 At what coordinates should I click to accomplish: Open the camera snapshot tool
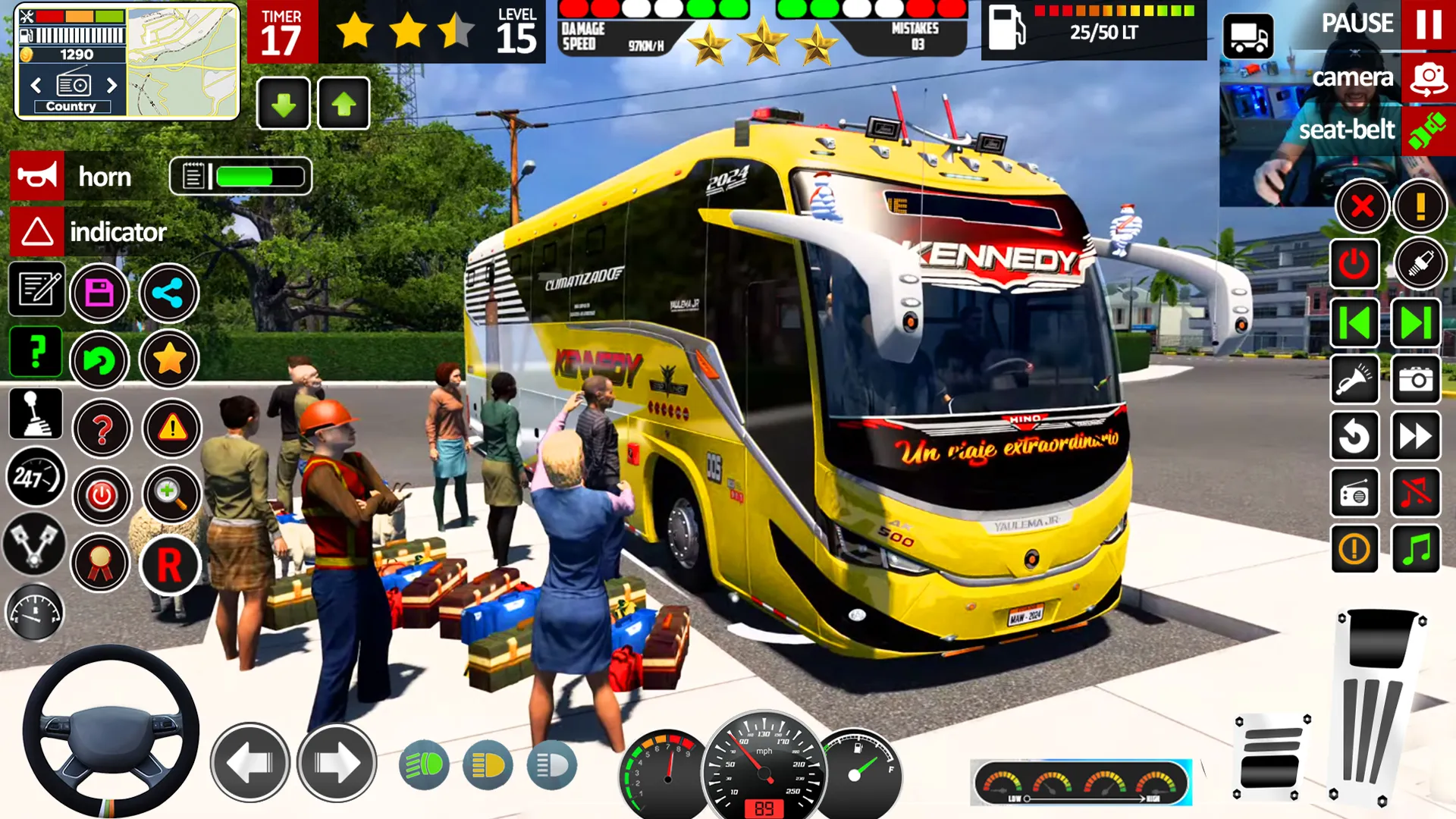(1417, 381)
